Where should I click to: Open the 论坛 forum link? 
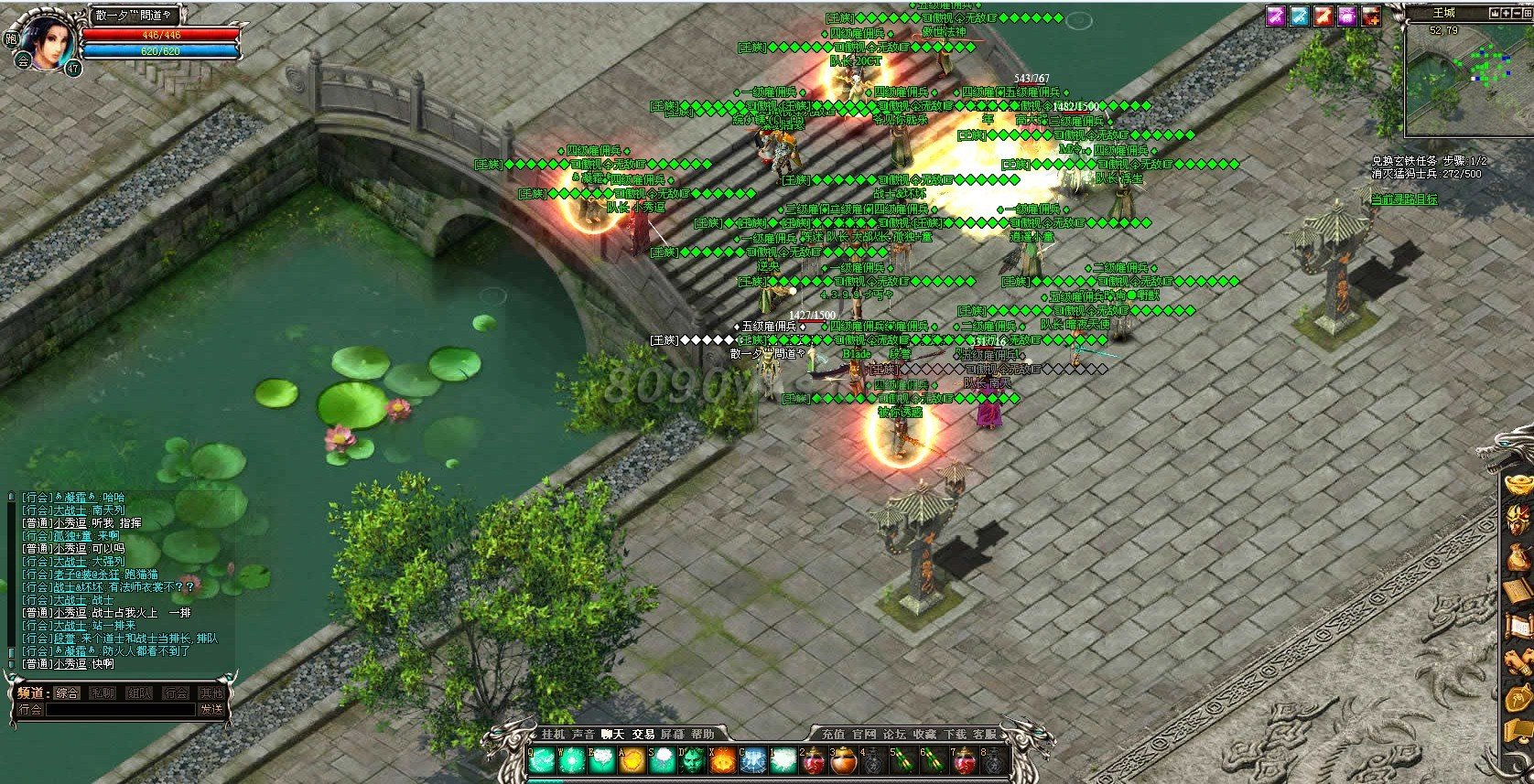pos(893,734)
